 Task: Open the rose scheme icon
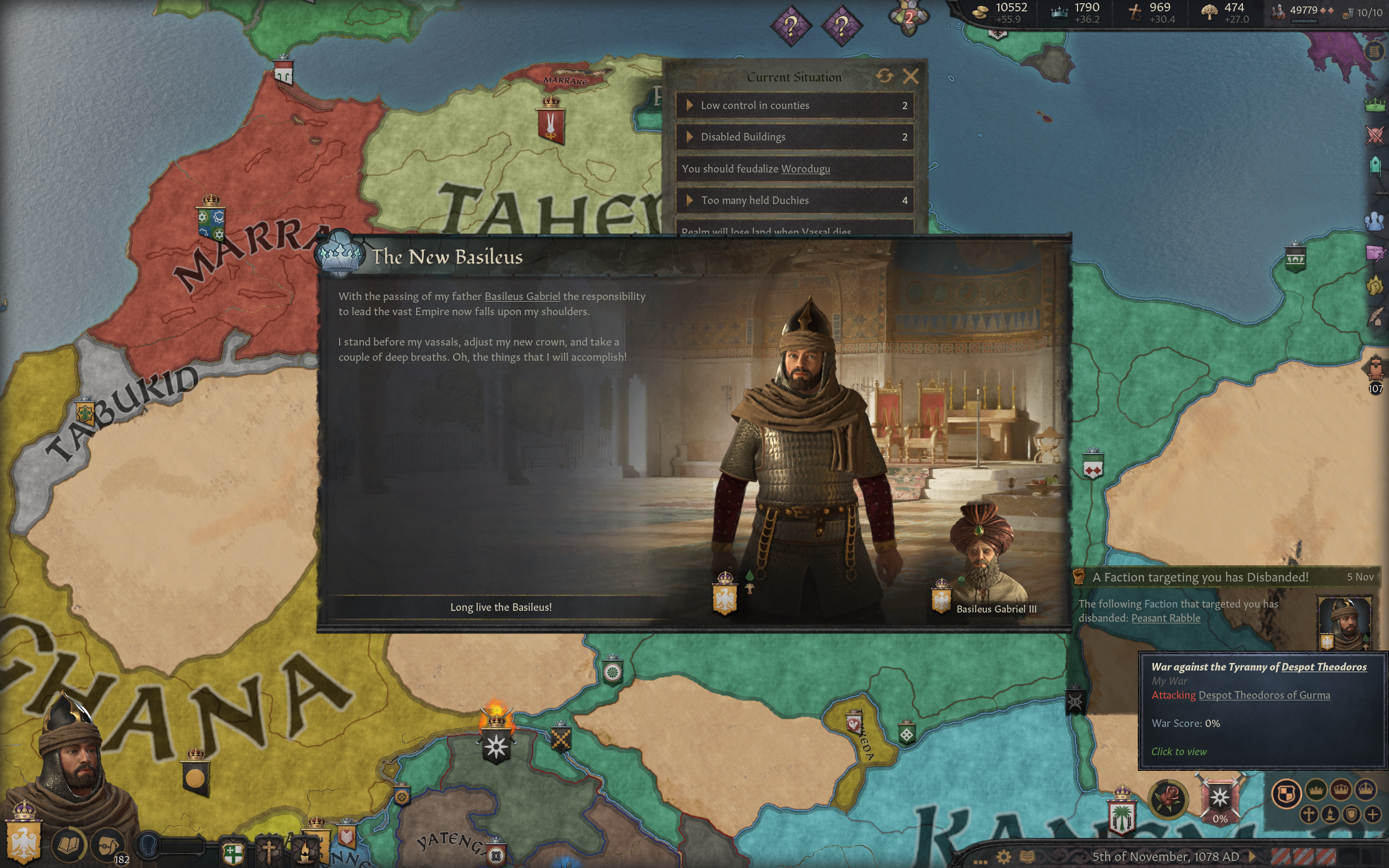pos(1168,798)
